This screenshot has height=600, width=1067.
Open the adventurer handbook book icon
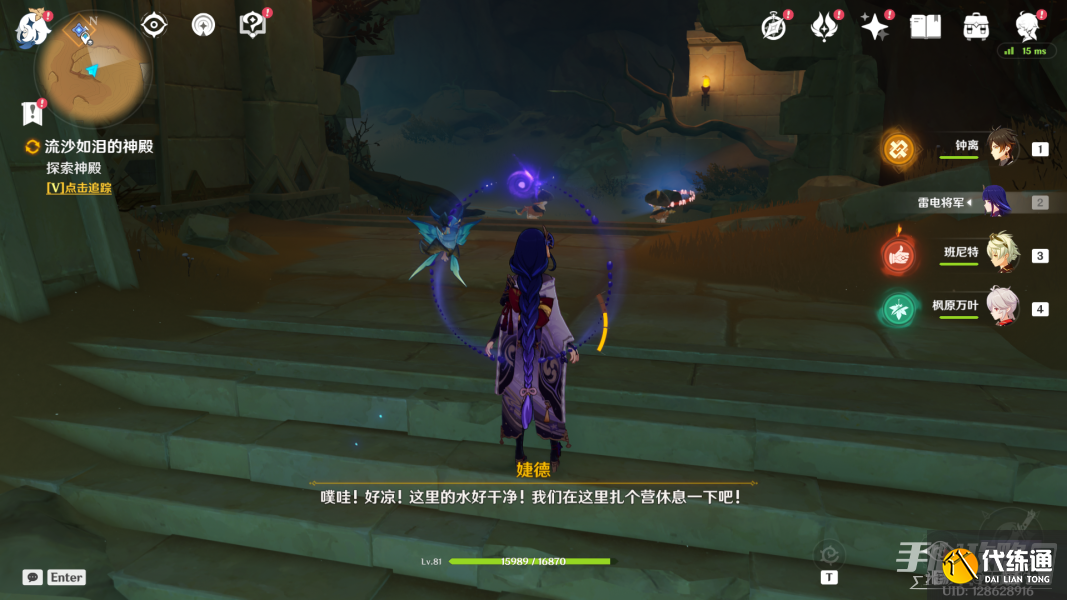[x=926, y=27]
